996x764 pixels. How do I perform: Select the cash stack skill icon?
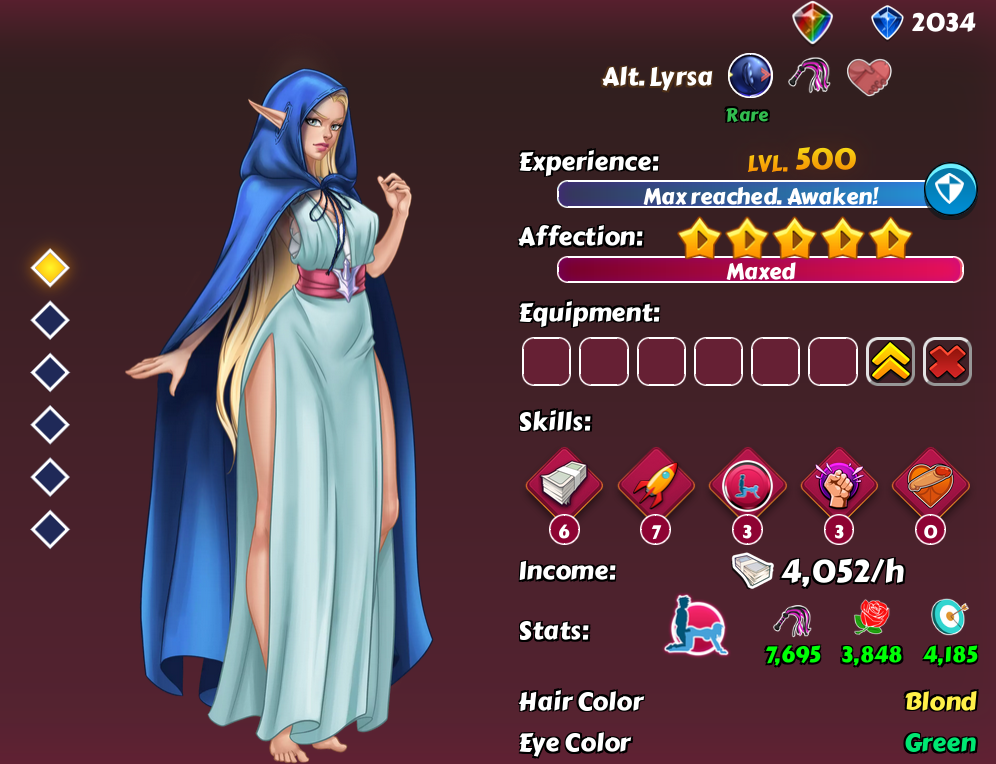(563, 486)
